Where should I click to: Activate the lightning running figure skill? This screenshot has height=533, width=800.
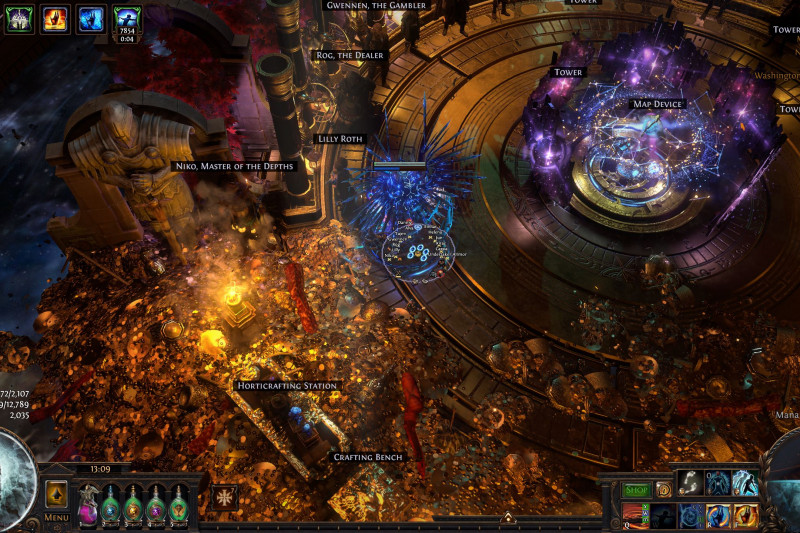(743, 483)
